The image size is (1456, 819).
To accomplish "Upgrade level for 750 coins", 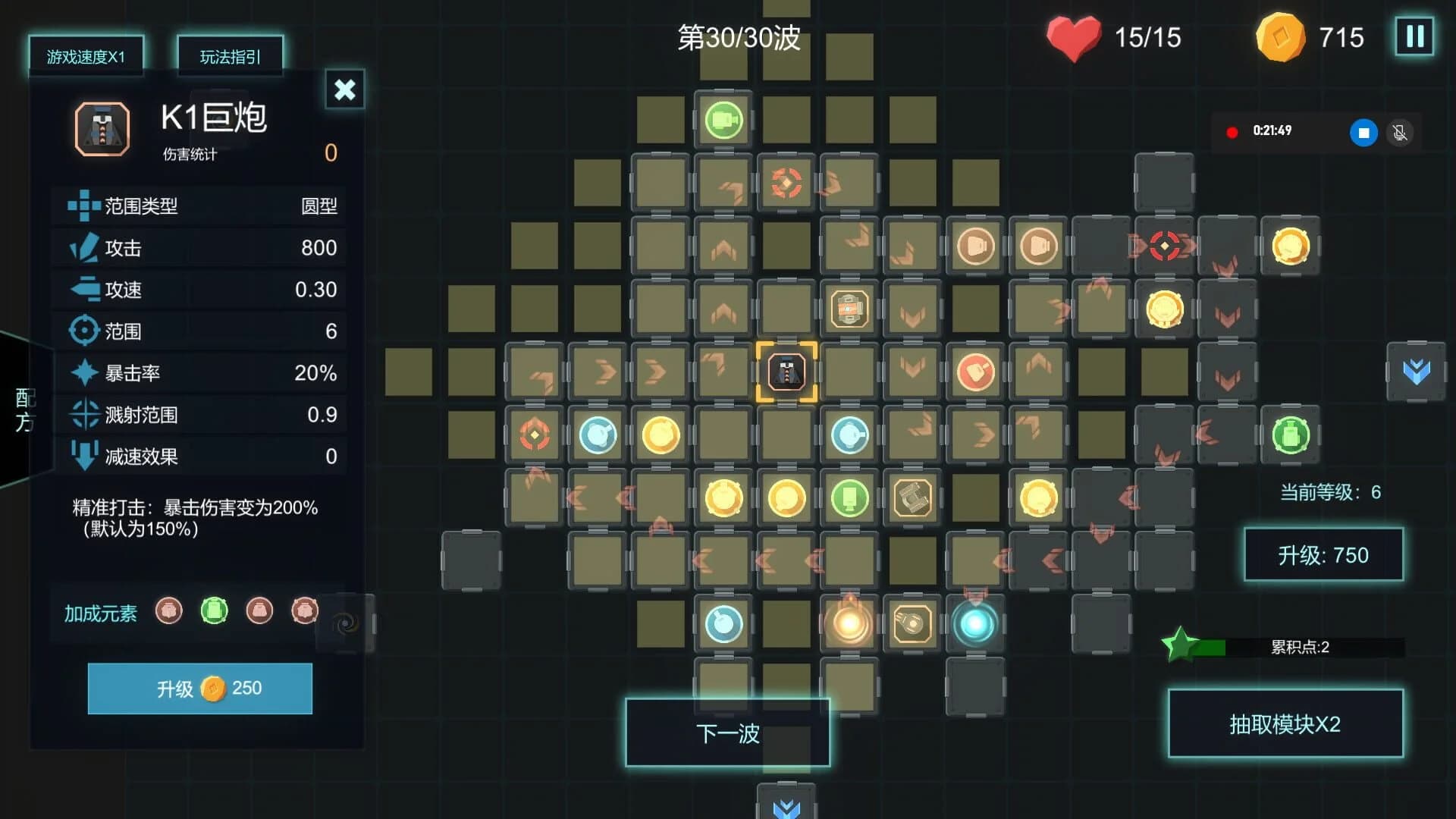I will 1323,555.
